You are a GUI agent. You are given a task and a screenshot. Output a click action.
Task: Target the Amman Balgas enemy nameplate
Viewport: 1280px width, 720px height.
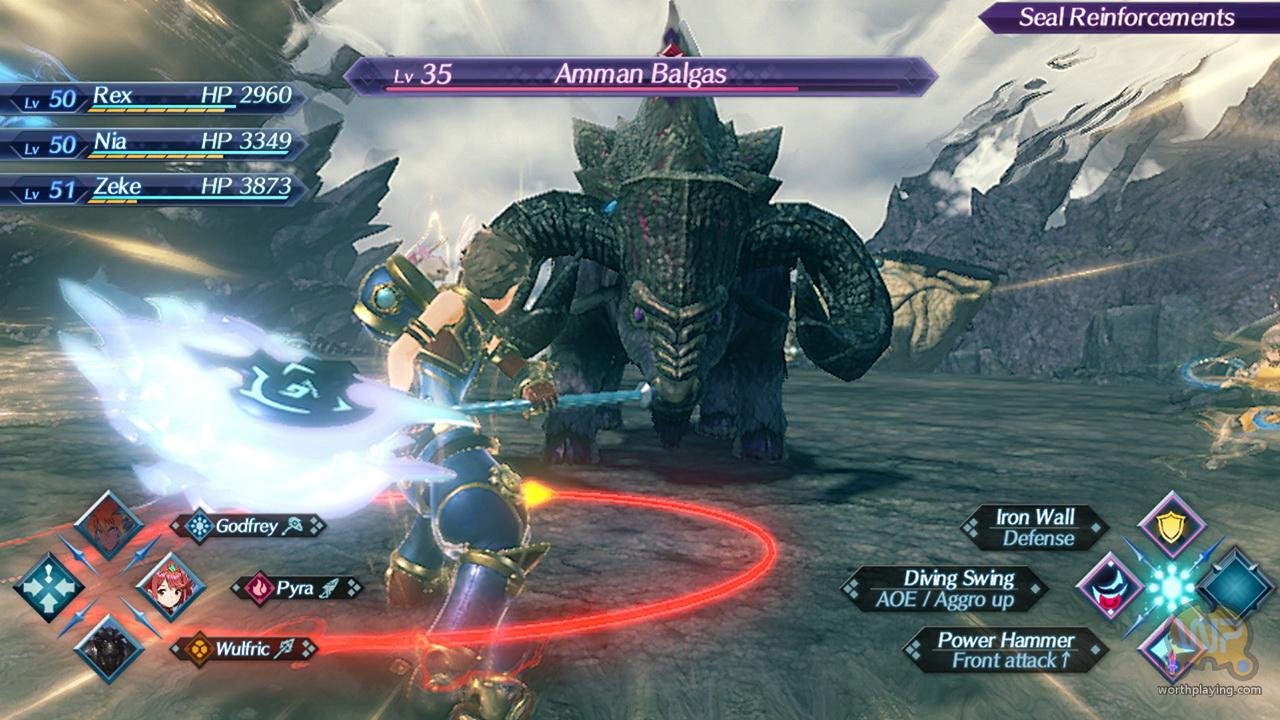point(640,75)
